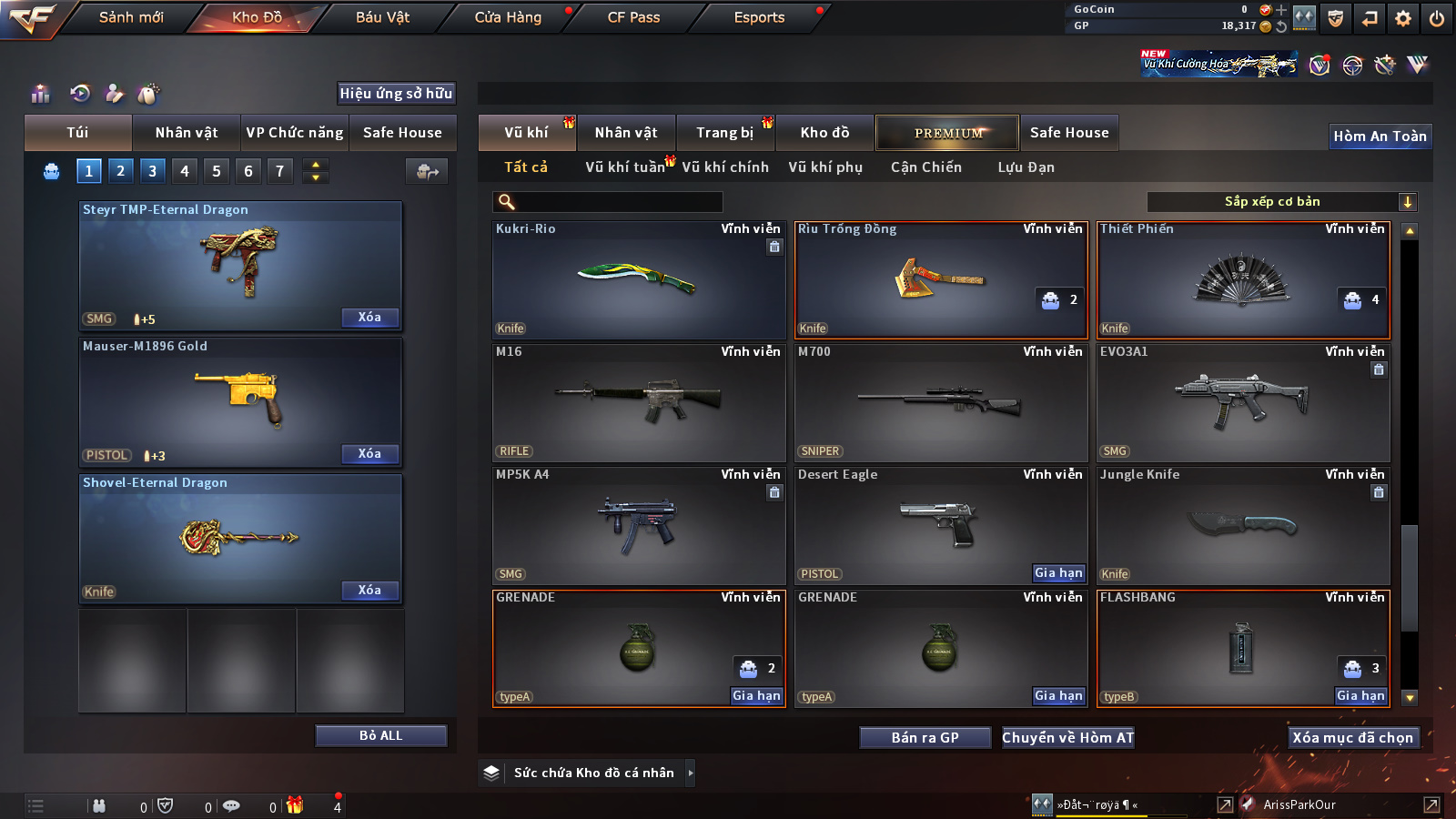Viewport: 1456px width, 819px height.
Task: Remove Steyr TMP-Eternal Dragon with Xóa
Action: (369, 318)
